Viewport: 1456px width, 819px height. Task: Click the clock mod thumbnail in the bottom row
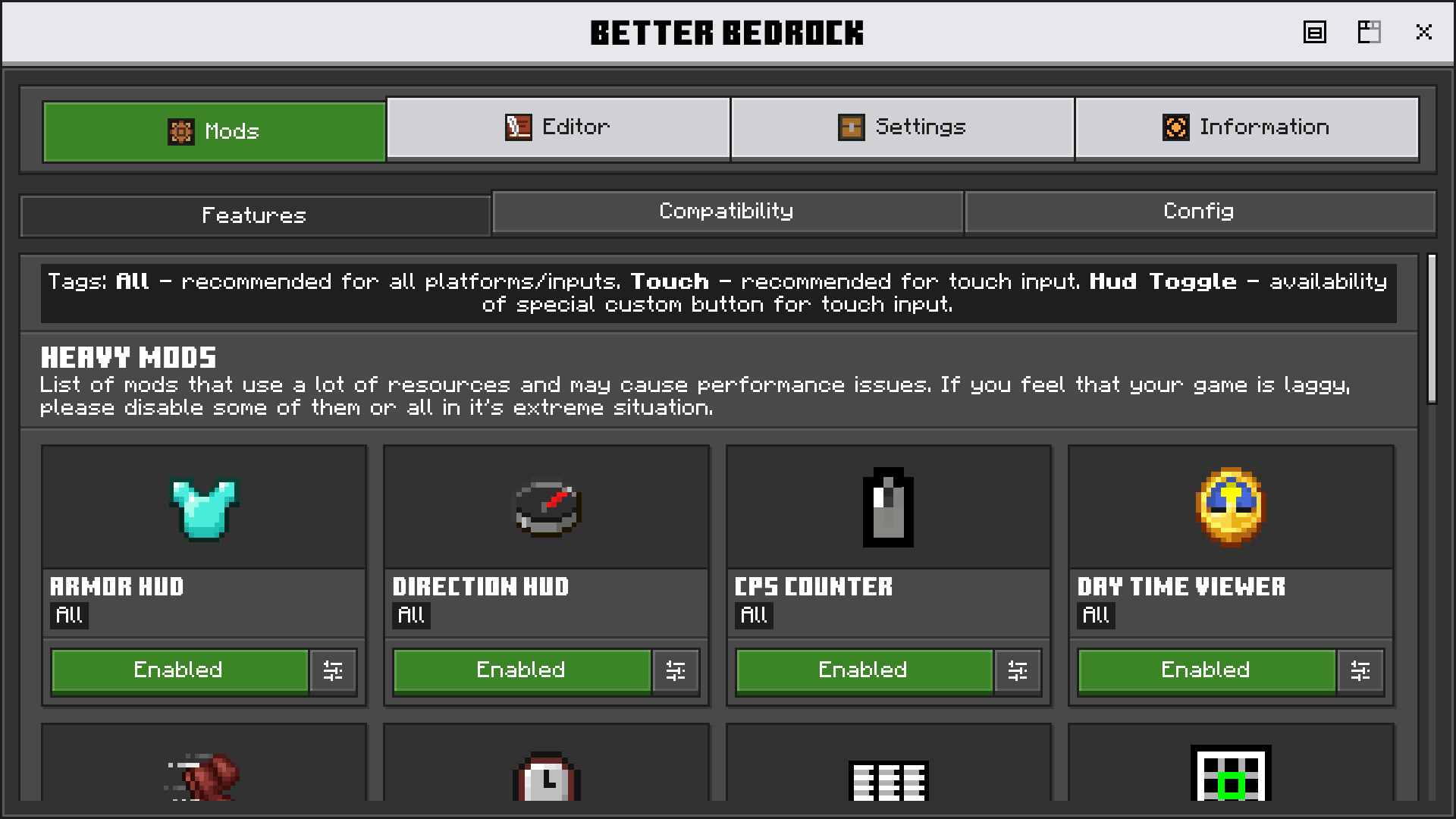546,777
